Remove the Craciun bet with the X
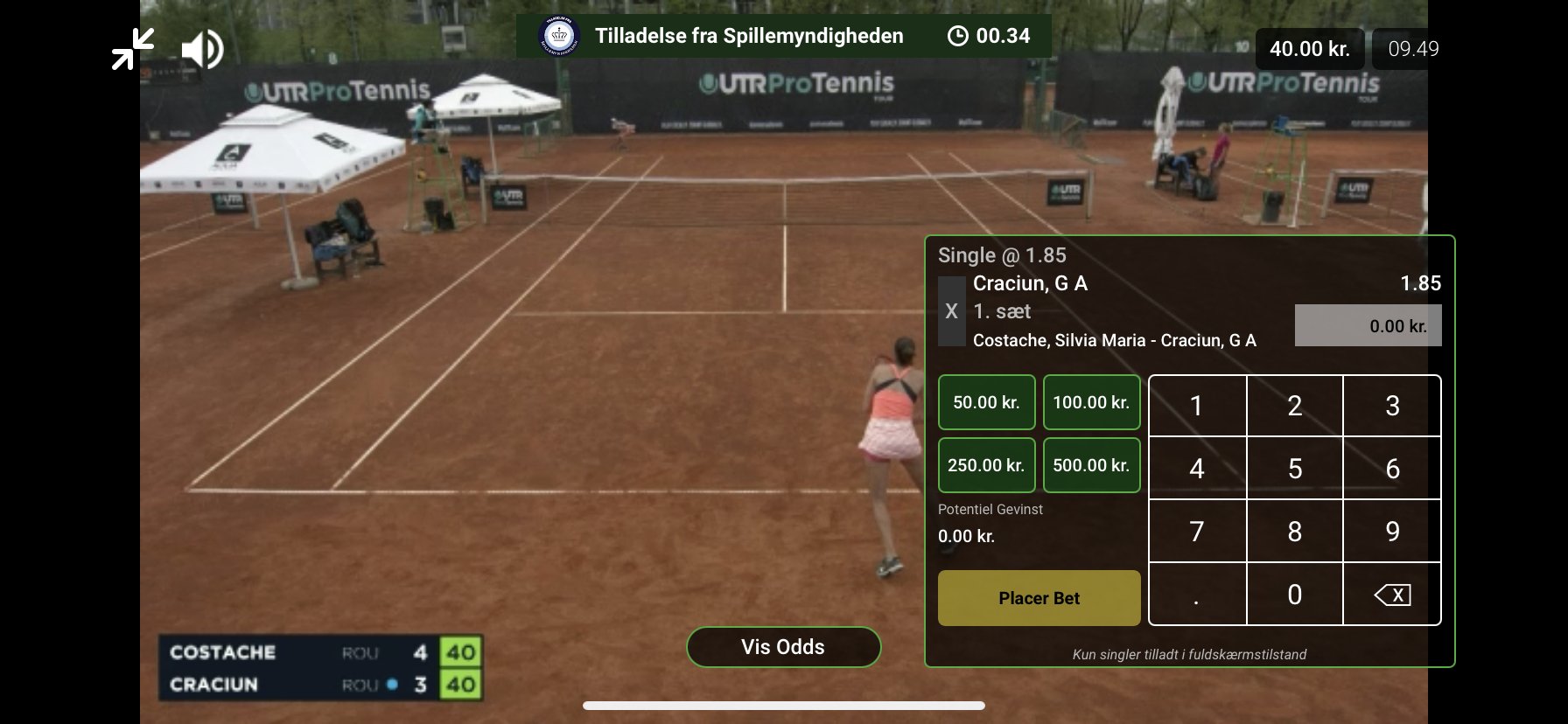The width and height of the screenshot is (1568, 724). 951,311
